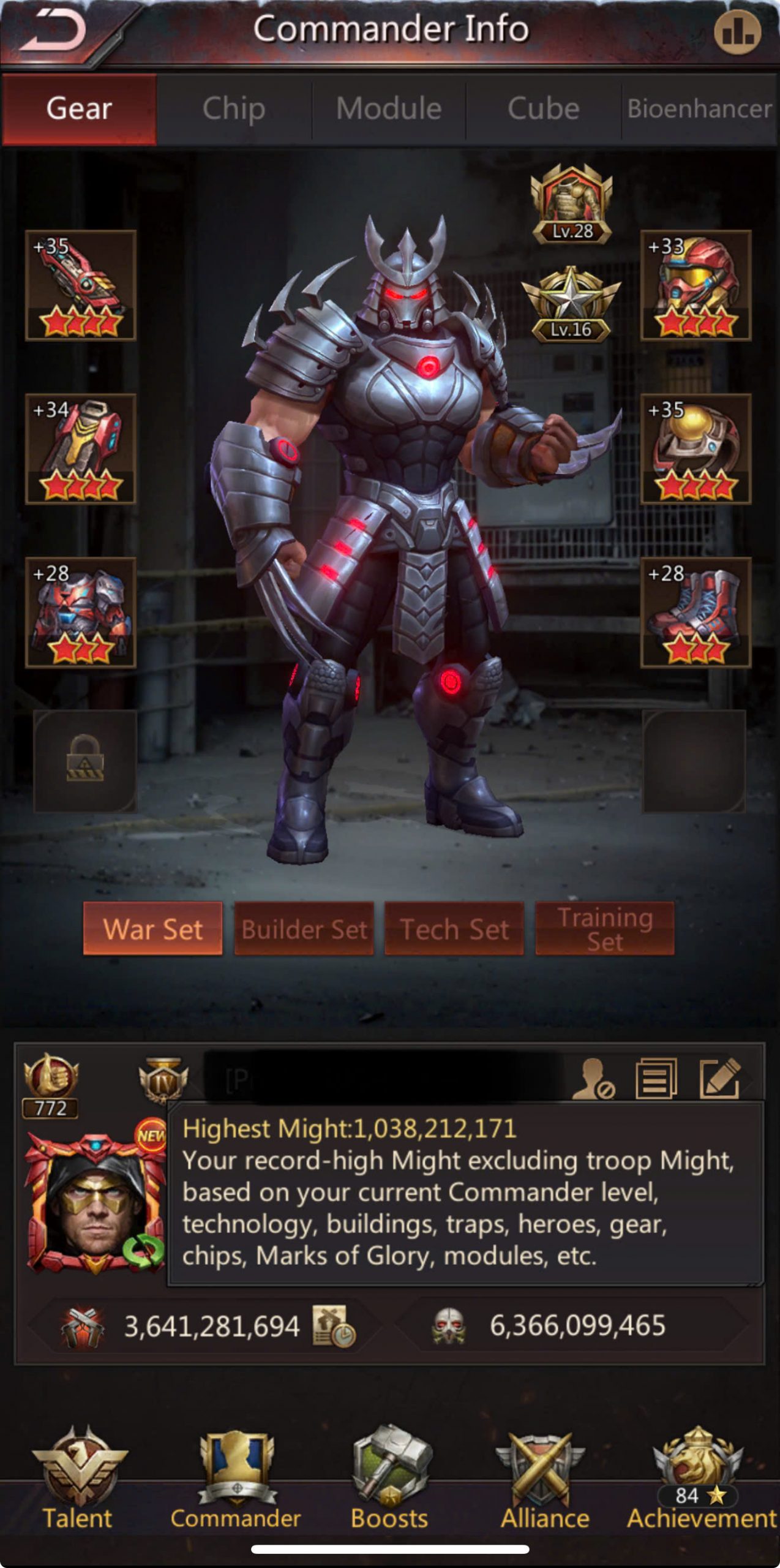Choose the +28 boots gear slot
Viewport: 780px width, 1568px height.
pyautogui.click(x=696, y=612)
